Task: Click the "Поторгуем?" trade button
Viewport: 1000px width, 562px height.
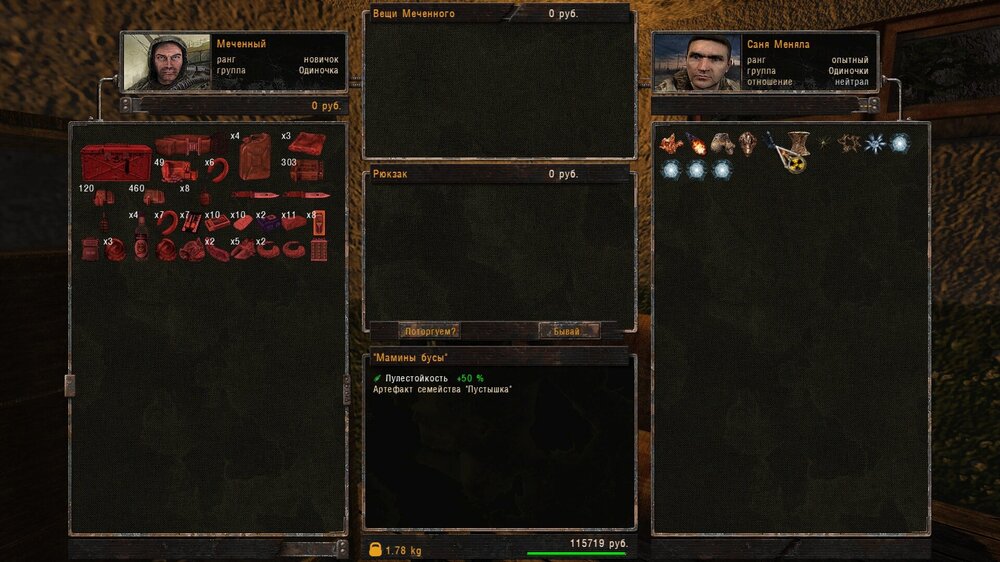Action: 429,331
